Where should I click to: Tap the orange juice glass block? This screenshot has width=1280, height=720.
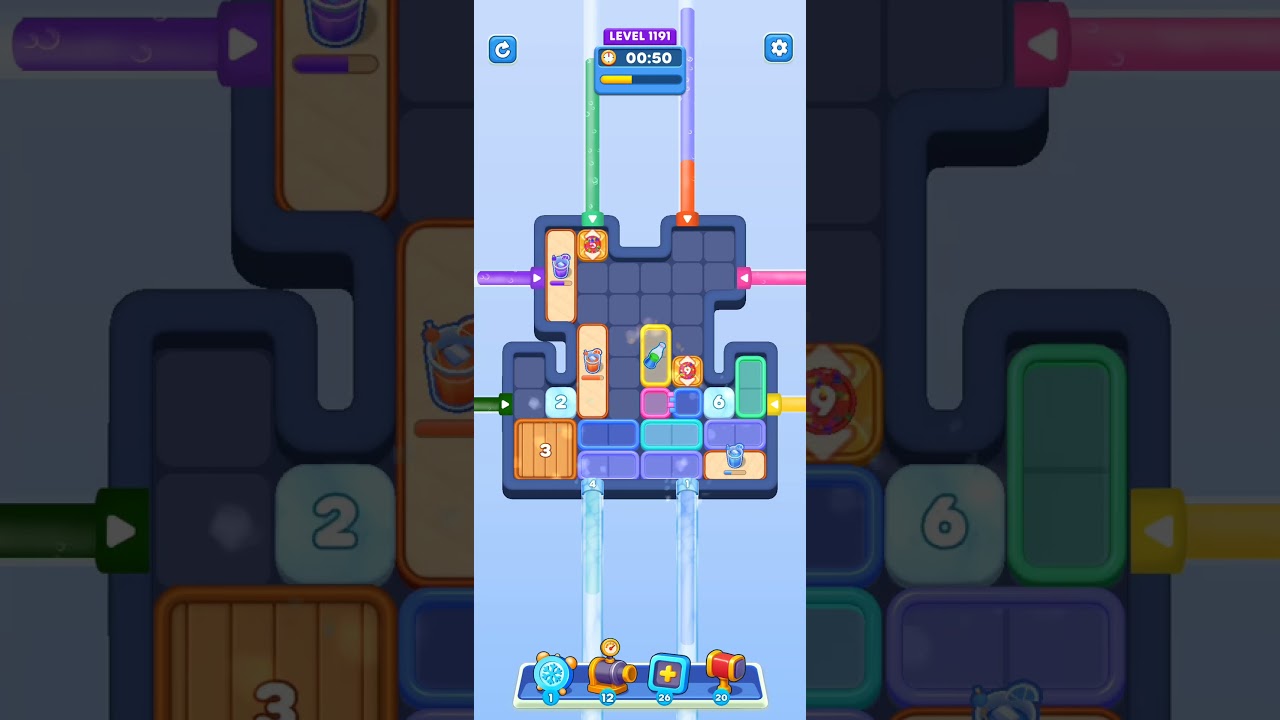594,362
